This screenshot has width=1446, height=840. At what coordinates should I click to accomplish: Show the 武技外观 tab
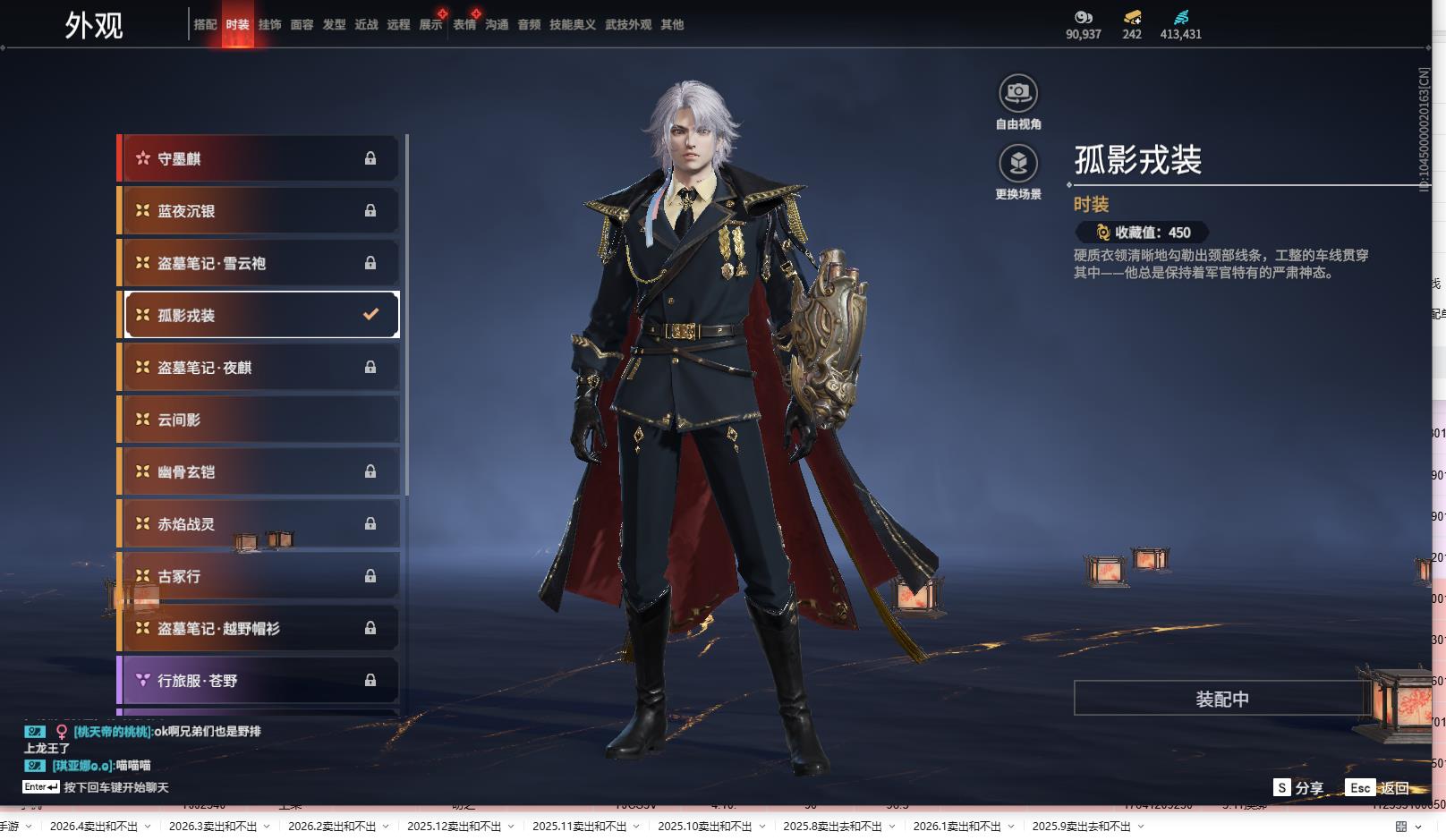[627, 25]
